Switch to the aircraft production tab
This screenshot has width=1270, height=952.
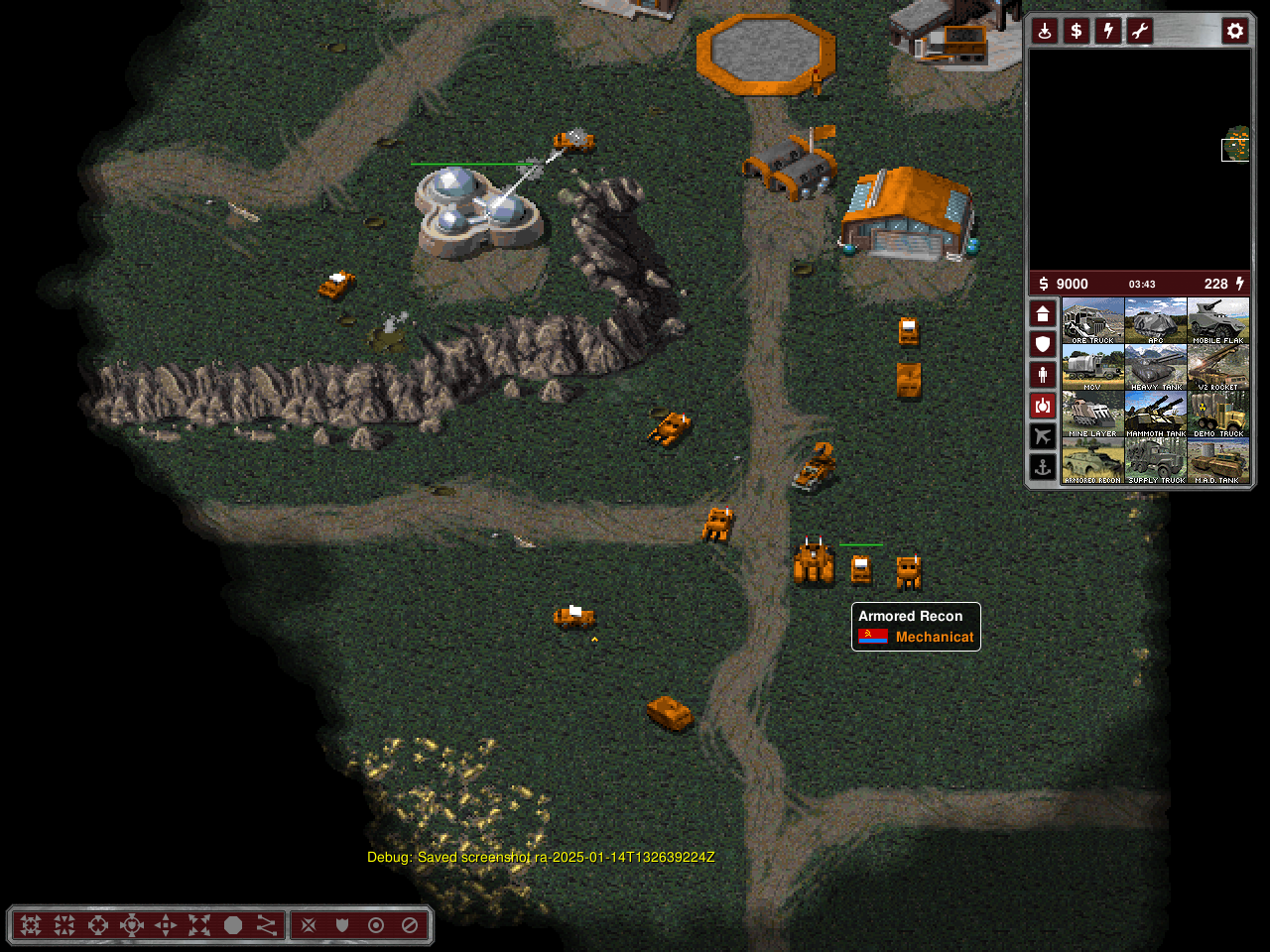1043,435
